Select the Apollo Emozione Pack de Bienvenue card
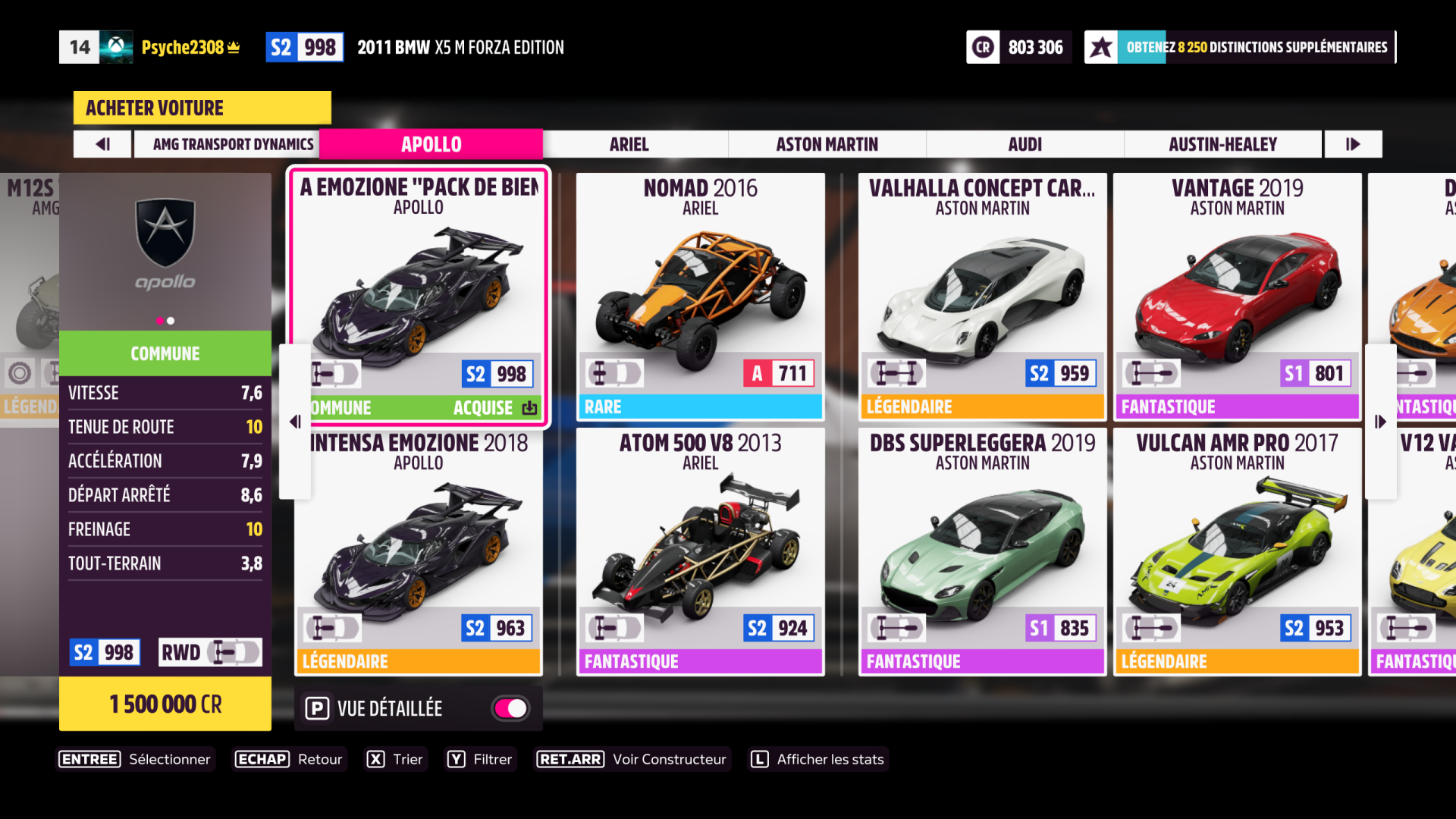Image resolution: width=1456 pixels, height=819 pixels. pyautogui.click(x=419, y=296)
